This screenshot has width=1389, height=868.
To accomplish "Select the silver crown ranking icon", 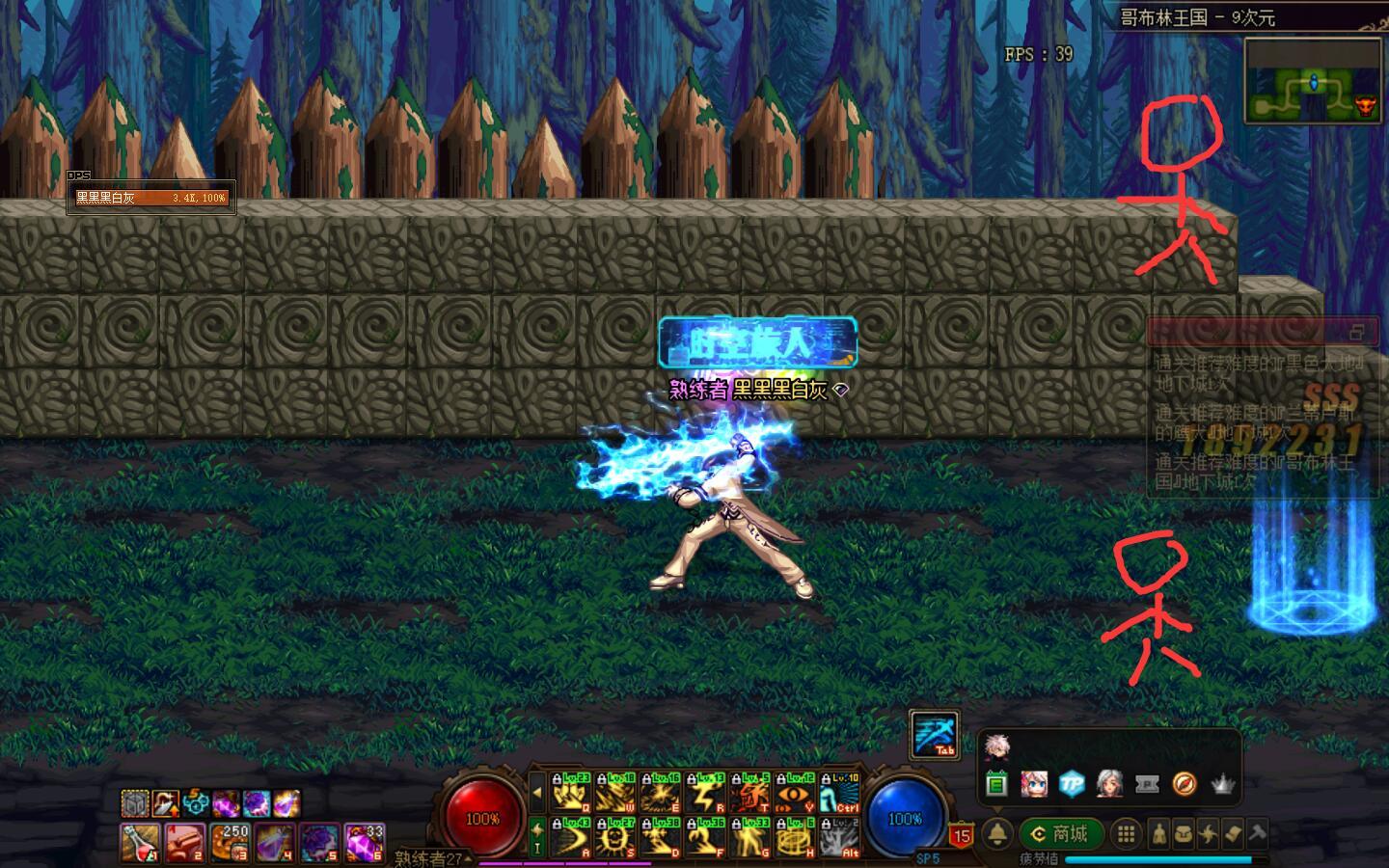I will point(1222,785).
